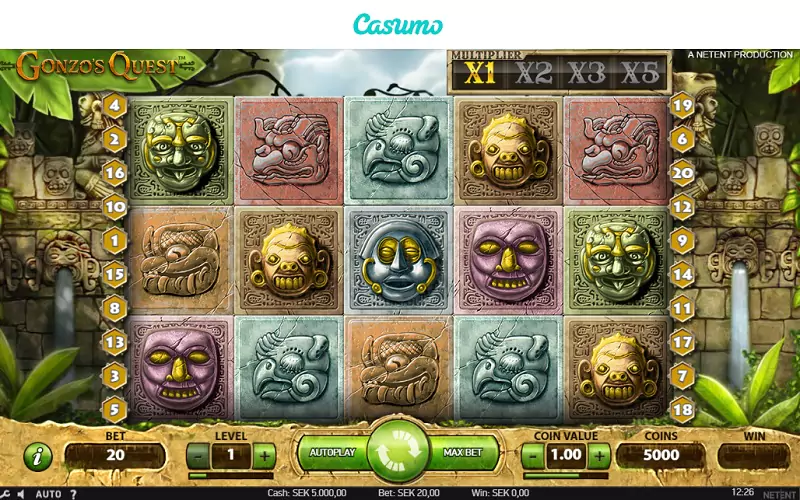Open the paytable info button
This screenshot has height=500, width=800.
[37, 456]
